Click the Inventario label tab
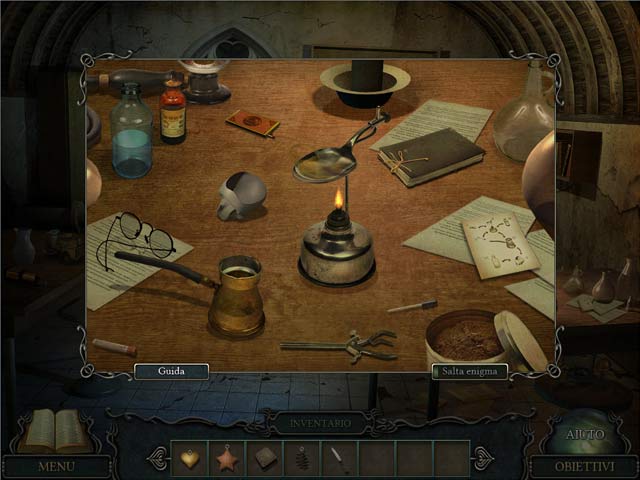 [320, 424]
